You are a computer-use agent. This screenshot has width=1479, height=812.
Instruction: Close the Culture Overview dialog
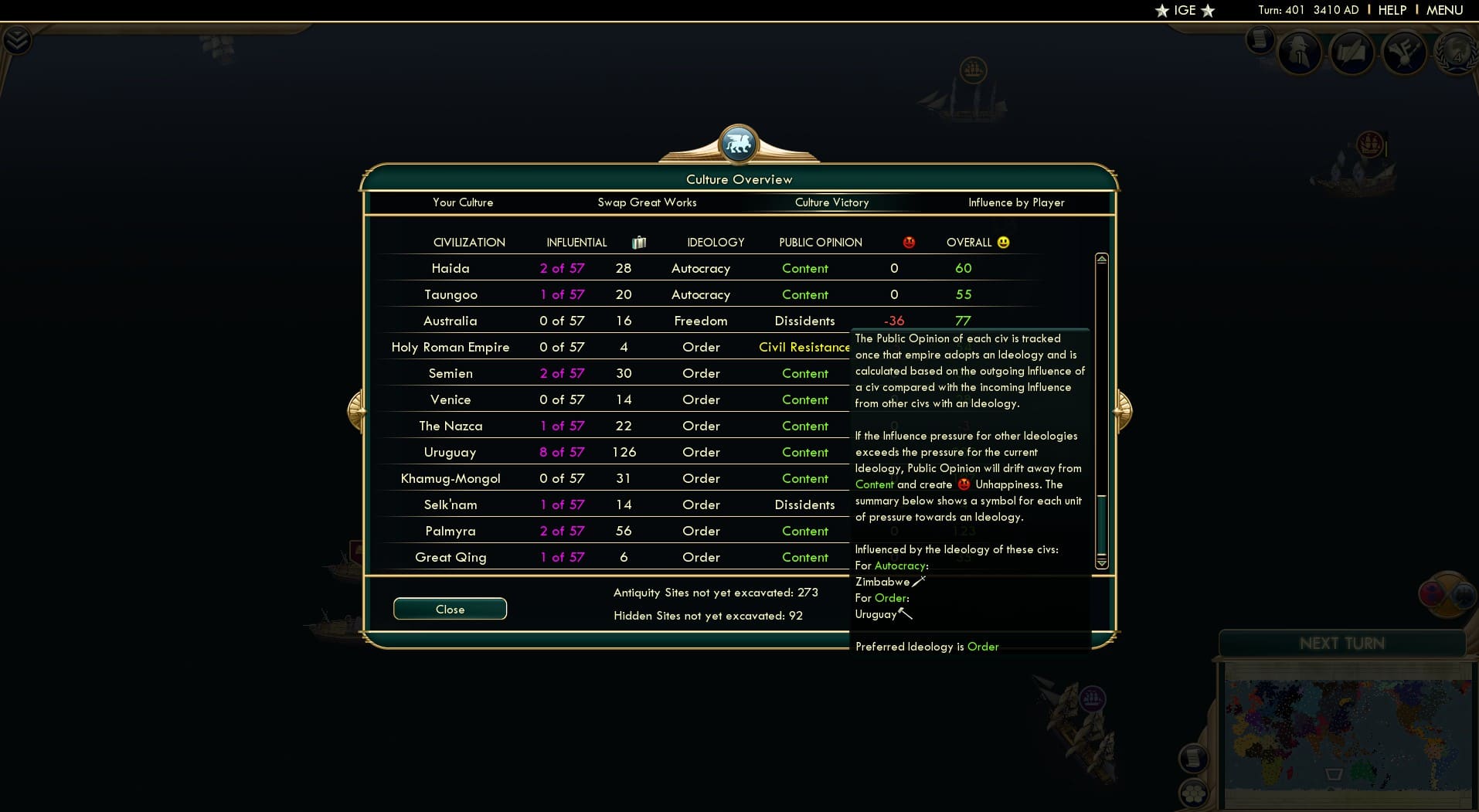450,609
